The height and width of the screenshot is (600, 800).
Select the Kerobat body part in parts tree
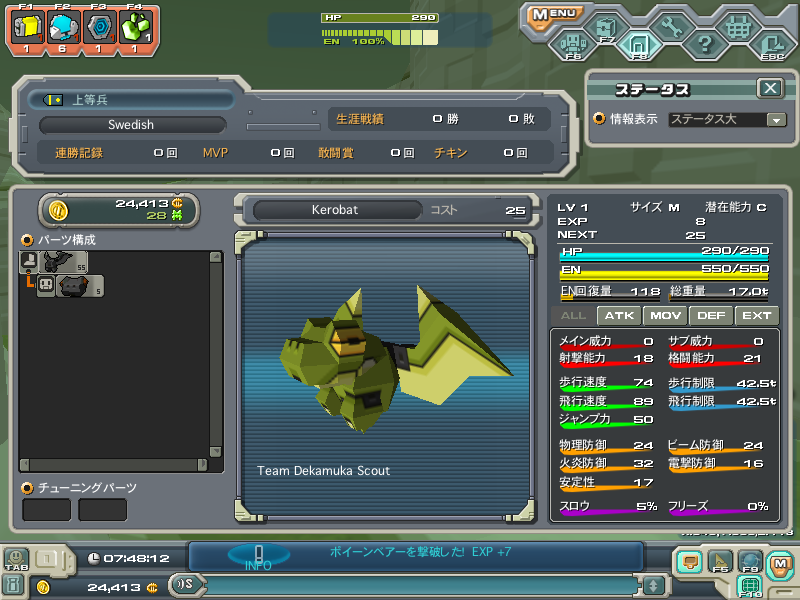(64, 262)
